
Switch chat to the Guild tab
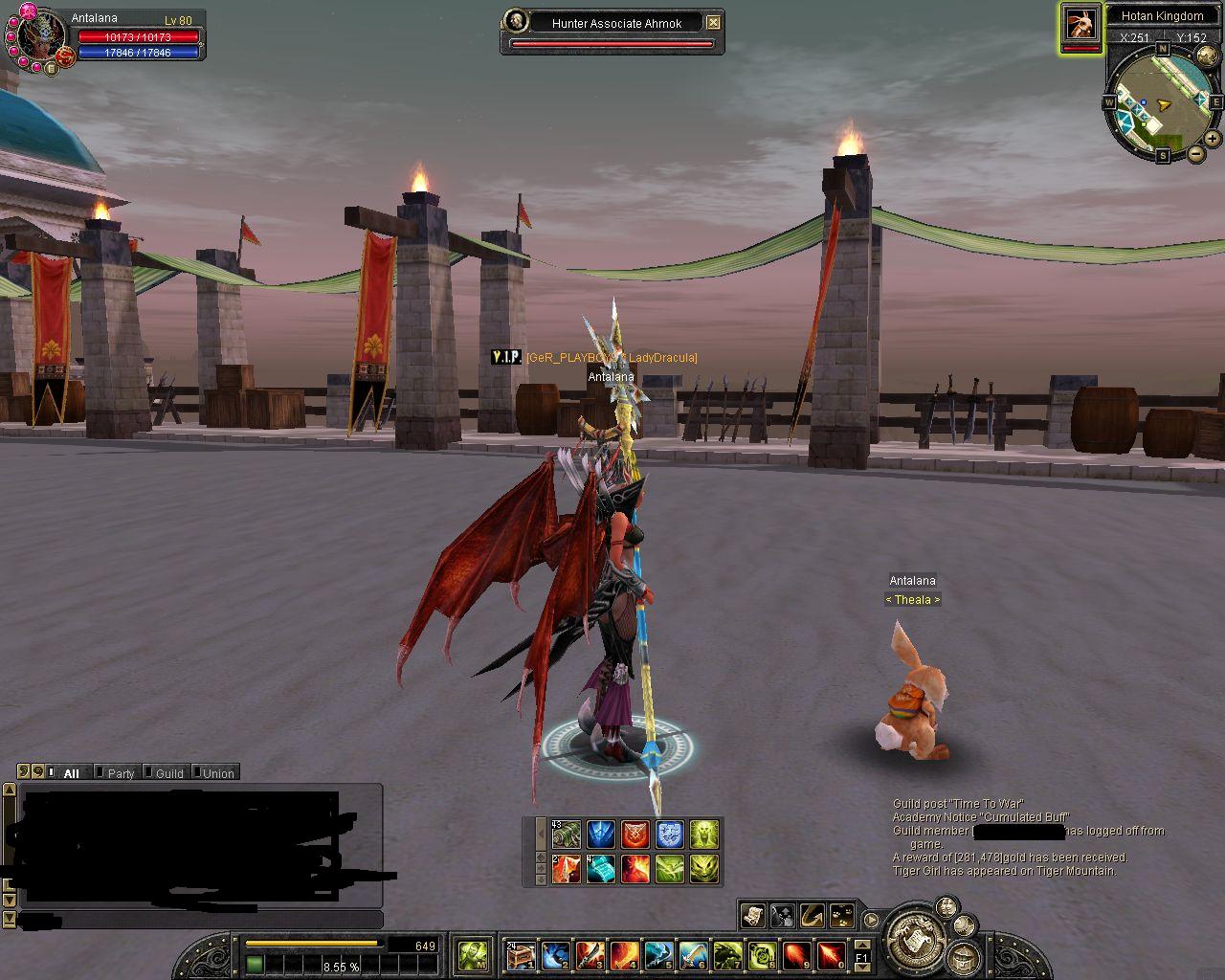click(x=168, y=773)
